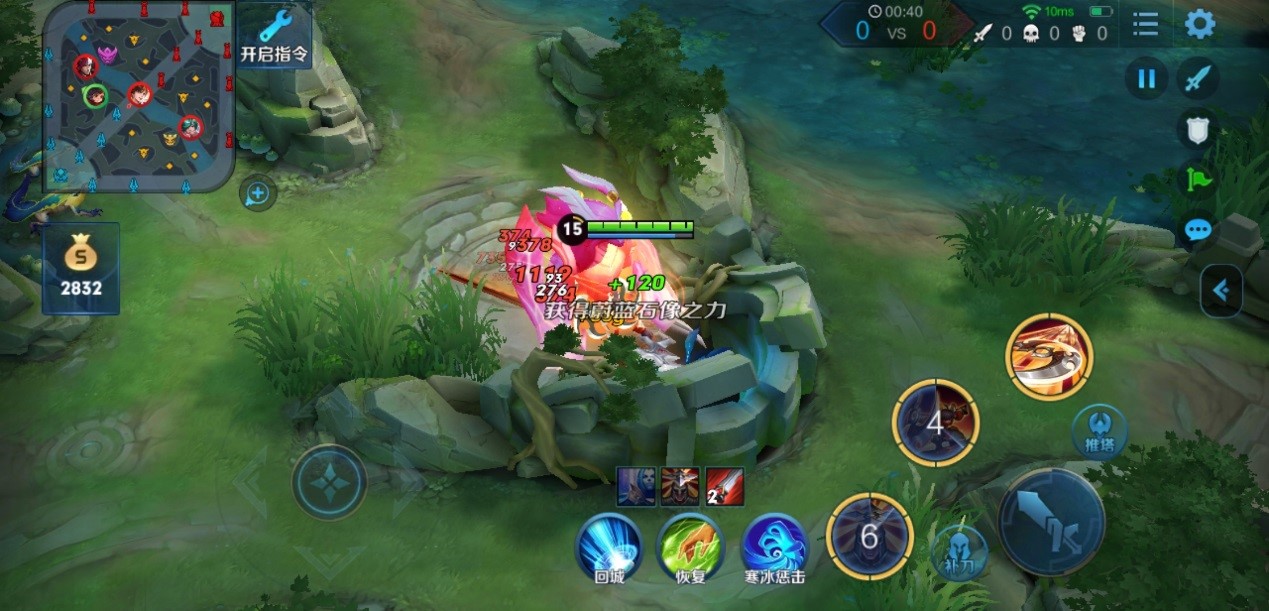Pause the game
The width and height of the screenshot is (1269, 611).
pos(1146,78)
